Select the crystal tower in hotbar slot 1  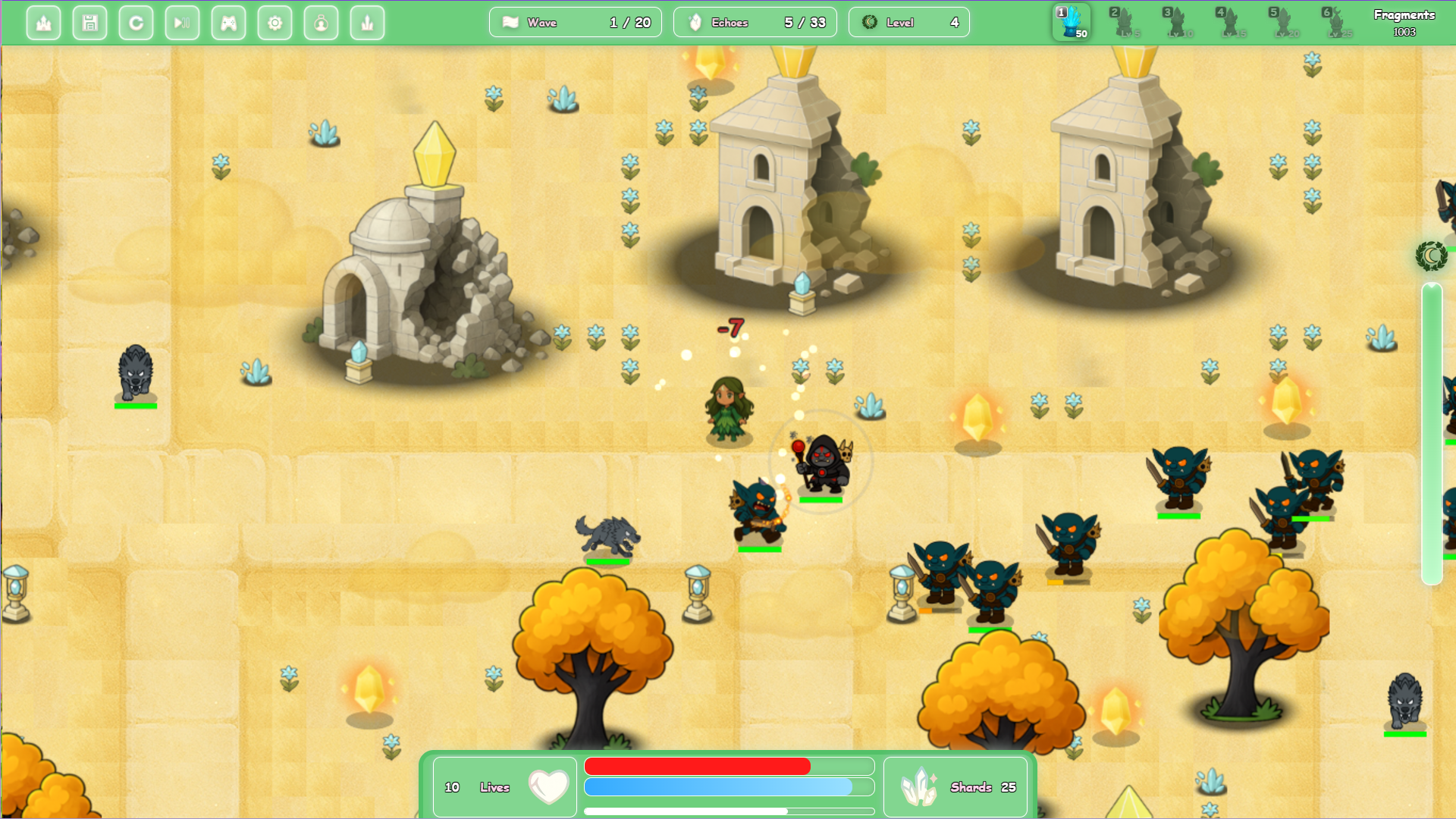tap(1070, 21)
